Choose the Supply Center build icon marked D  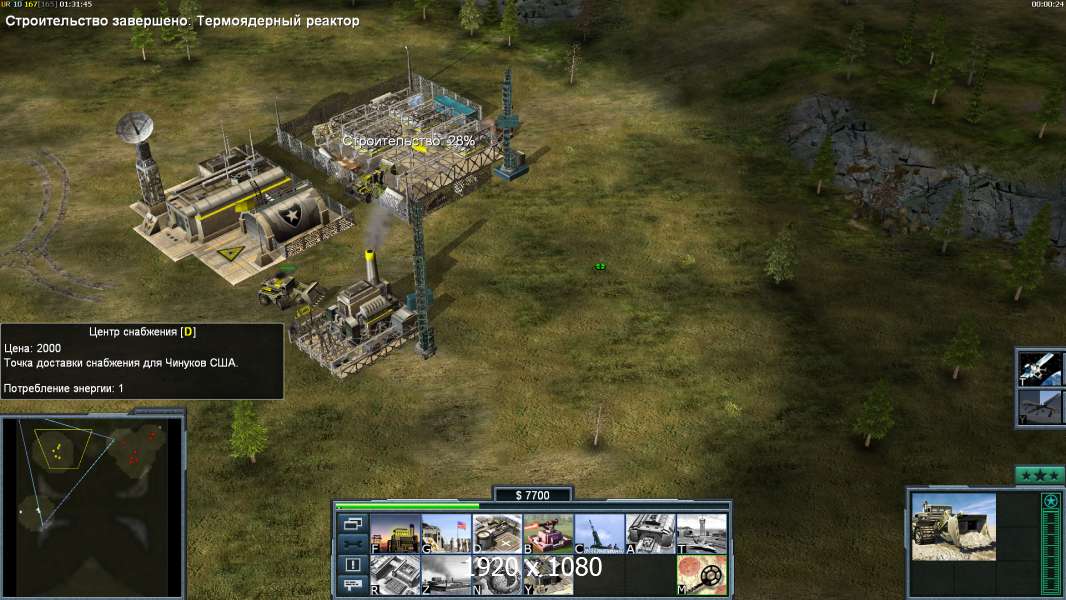coord(497,534)
